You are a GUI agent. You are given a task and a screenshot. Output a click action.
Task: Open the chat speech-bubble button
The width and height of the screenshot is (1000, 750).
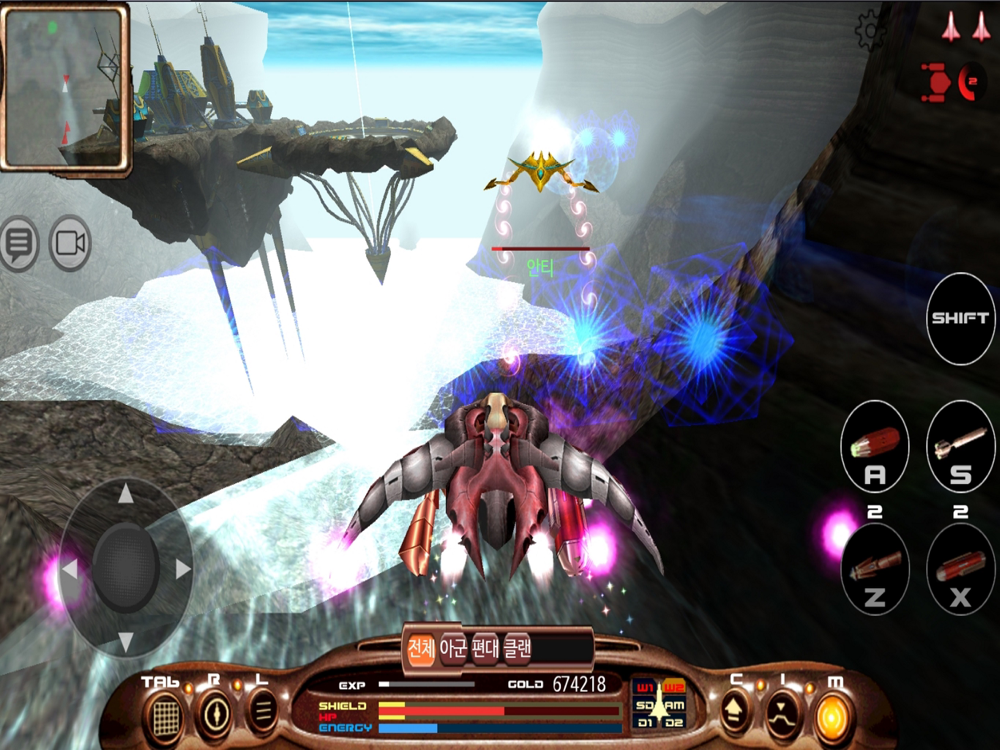(18, 243)
